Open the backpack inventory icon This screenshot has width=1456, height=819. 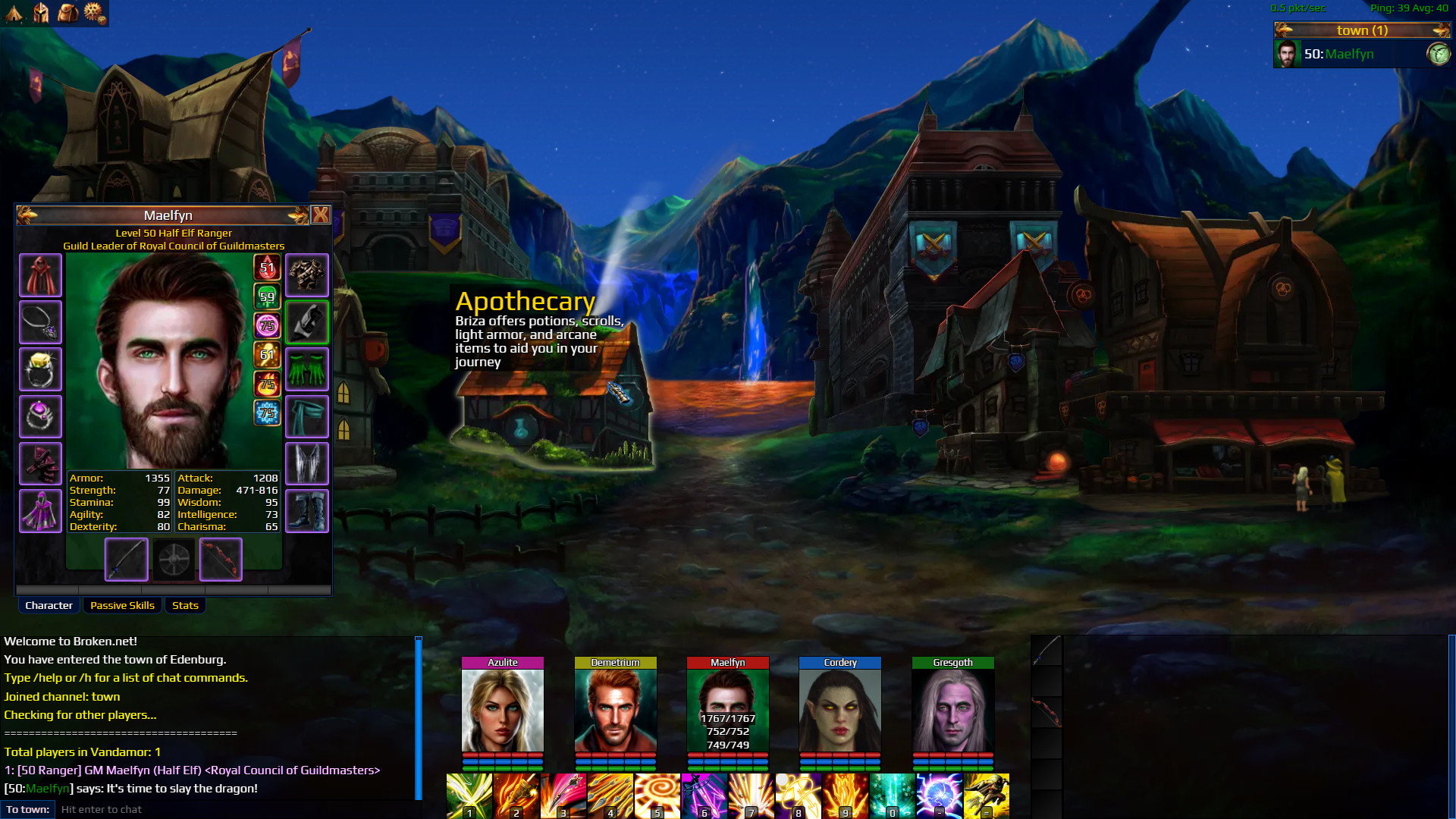(x=68, y=12)
